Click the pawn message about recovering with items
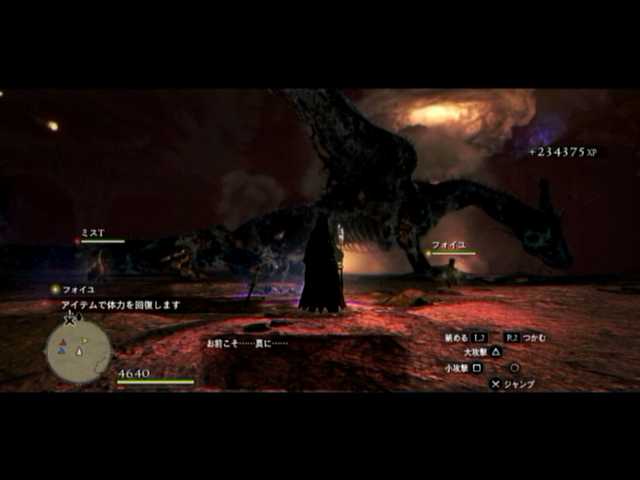Screen dimensions: 640x480 pyautogui.click(x=120, y=304)
